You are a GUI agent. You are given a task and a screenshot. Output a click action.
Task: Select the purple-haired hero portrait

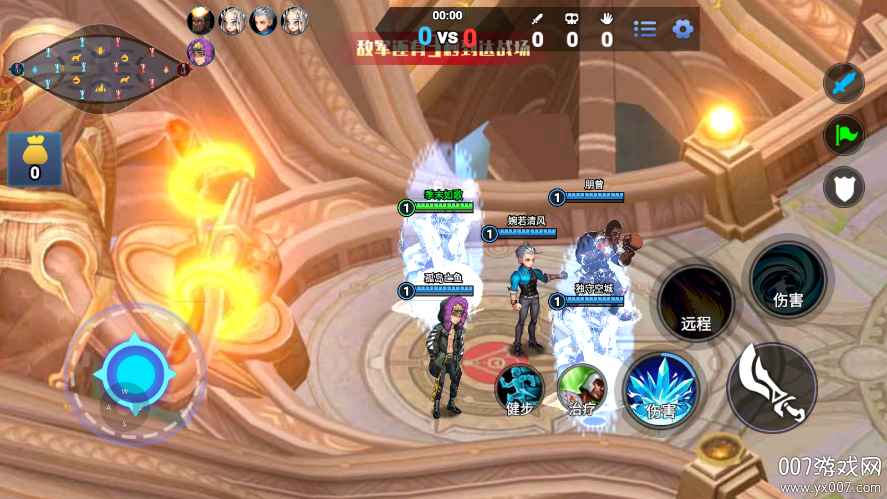point(201,52)
